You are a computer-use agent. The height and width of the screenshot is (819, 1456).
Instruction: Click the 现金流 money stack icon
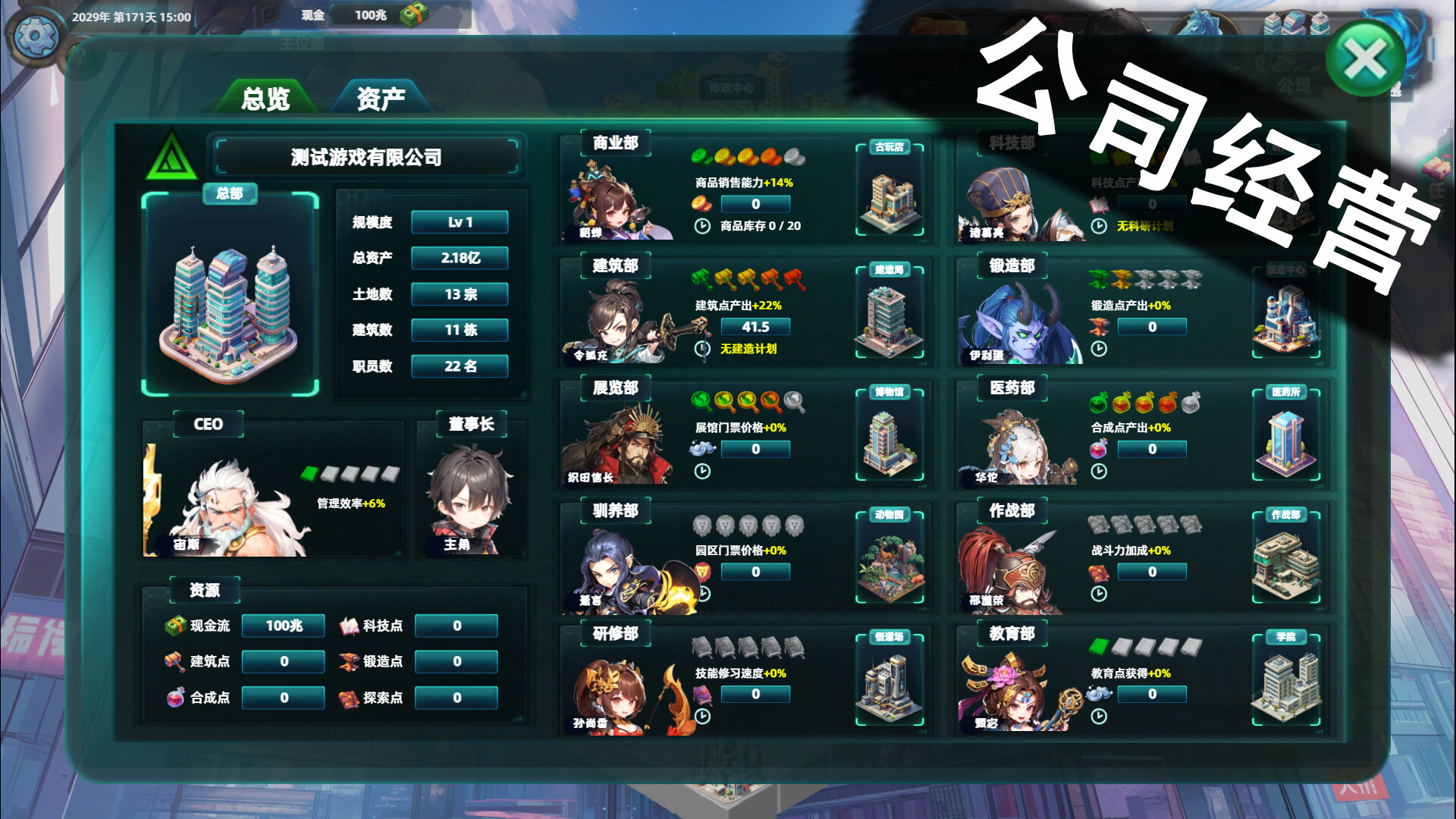point(175,626)
